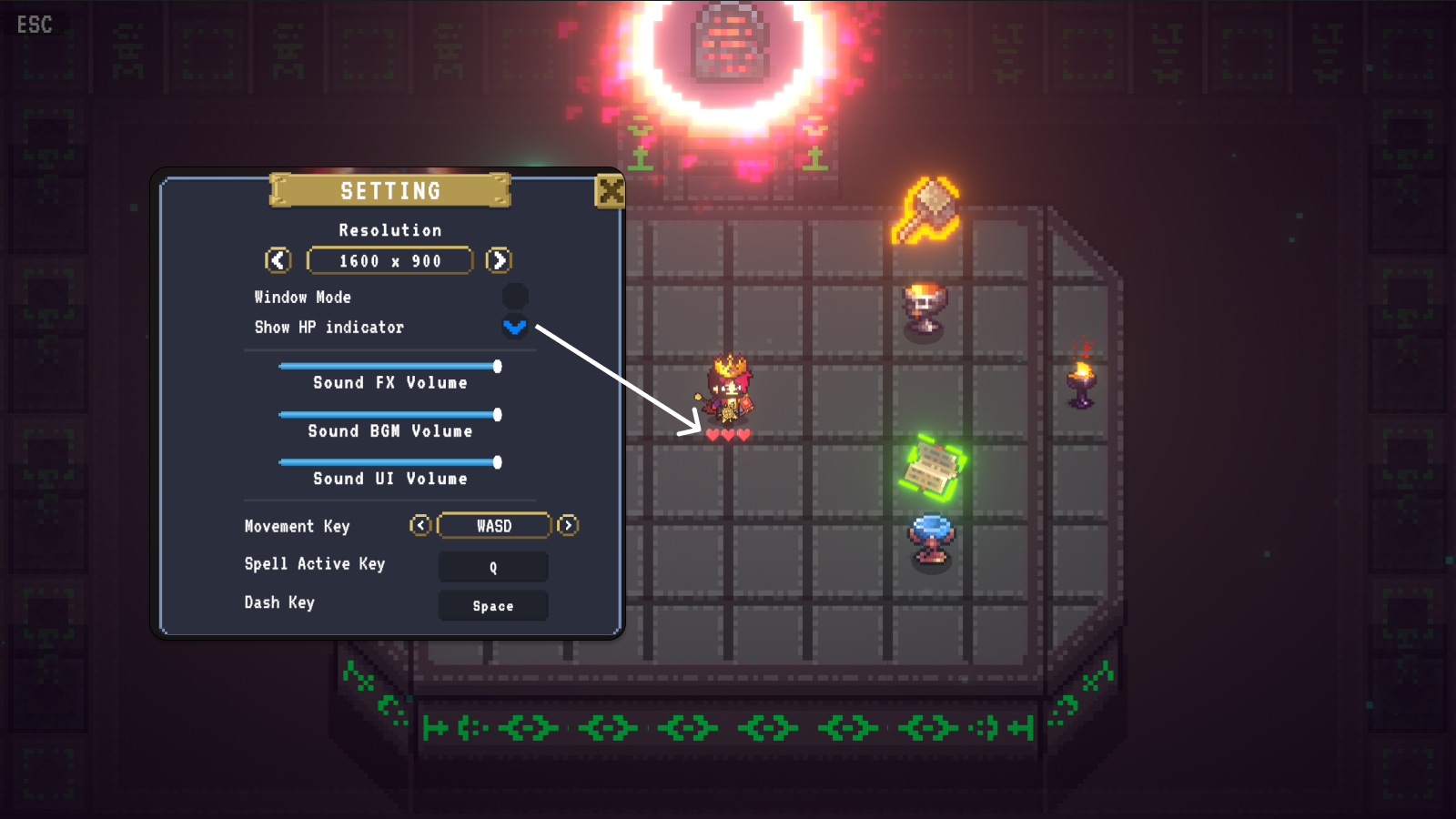Cycle Movement Key forward

pos(568,526)
